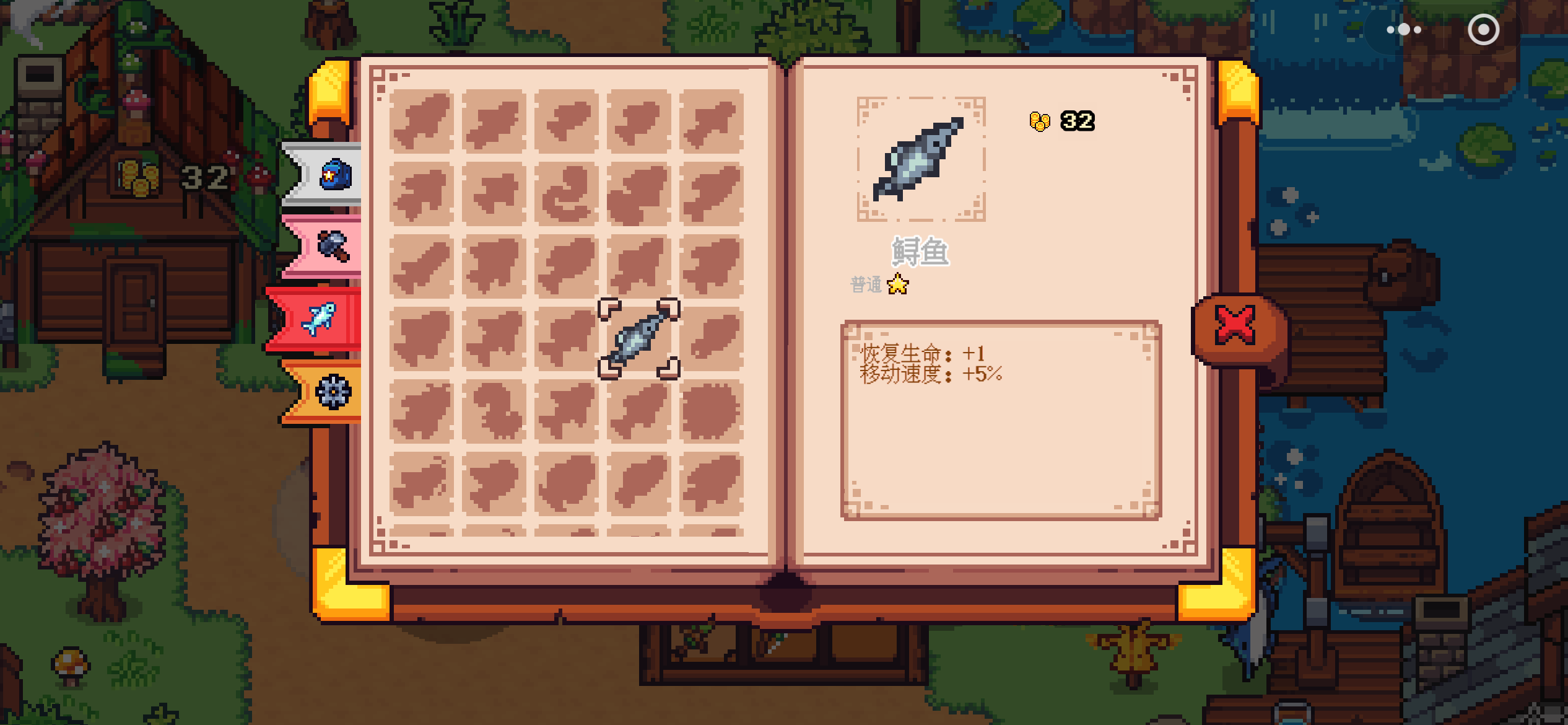Screen dimensions: 1568x725
Task: Click the circular target close button
Action: [1483, 30]
